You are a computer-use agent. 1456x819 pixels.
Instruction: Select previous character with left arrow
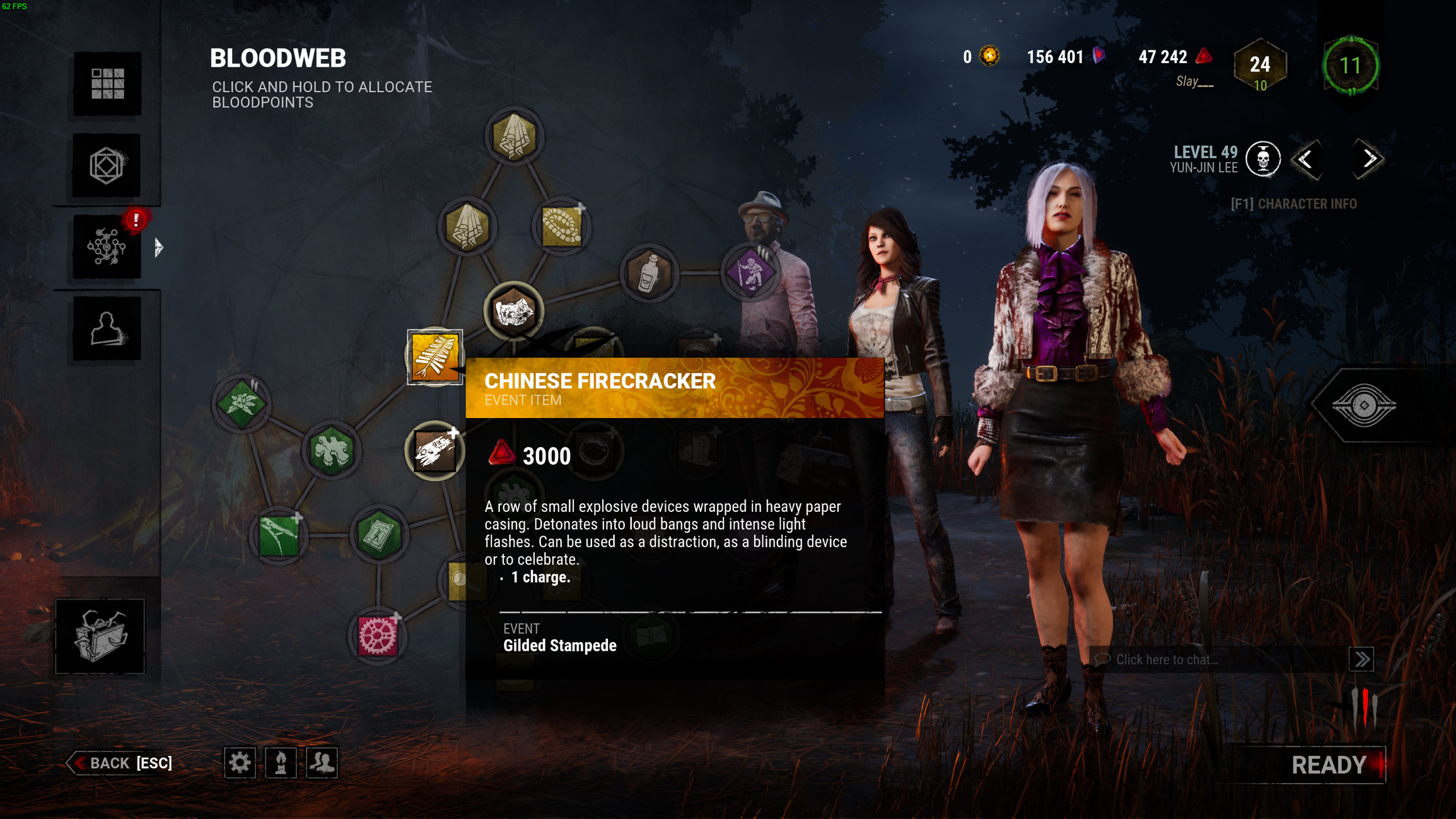[x=1305, y=160]
